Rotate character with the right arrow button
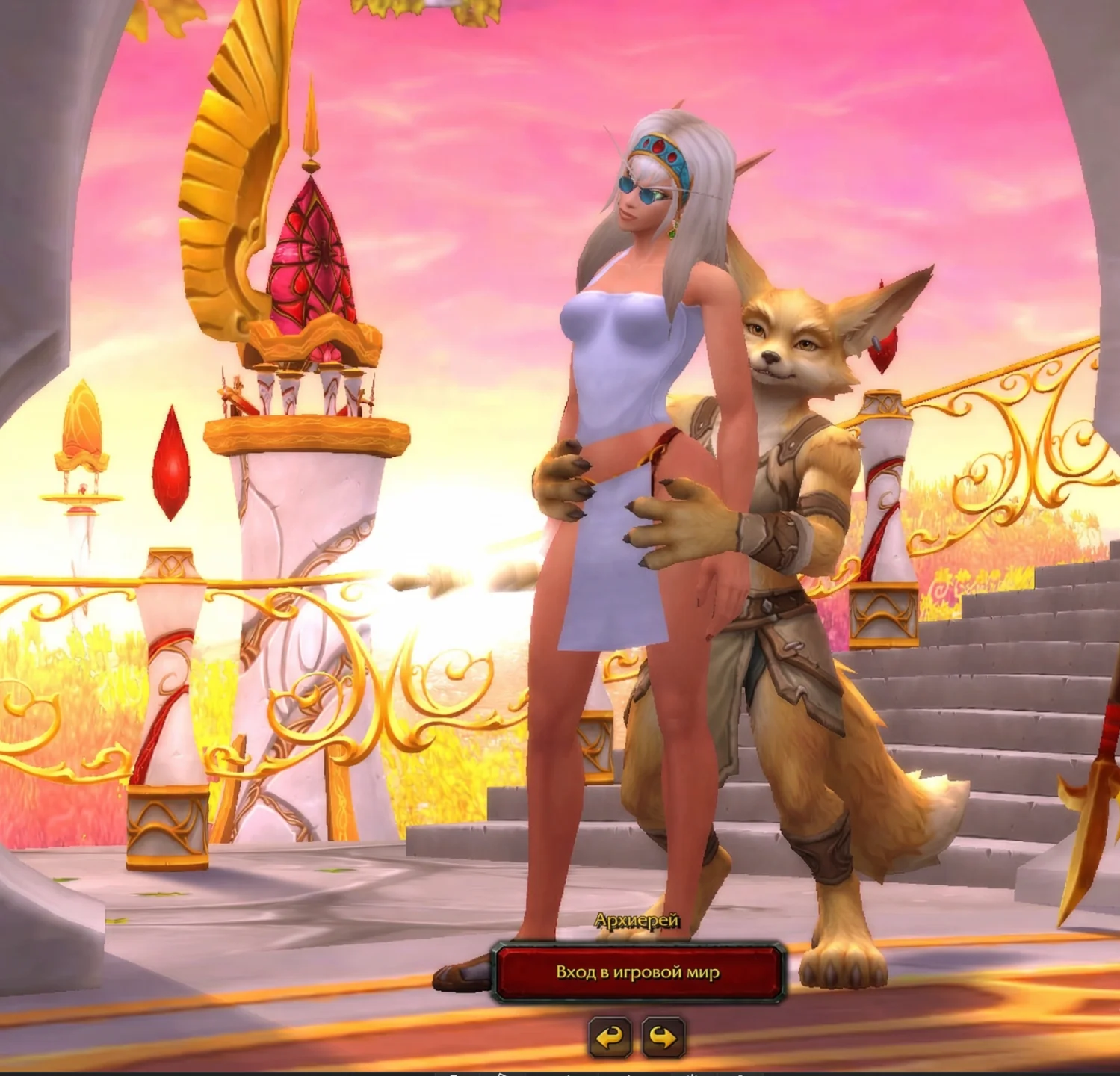 coord(663,1037)
